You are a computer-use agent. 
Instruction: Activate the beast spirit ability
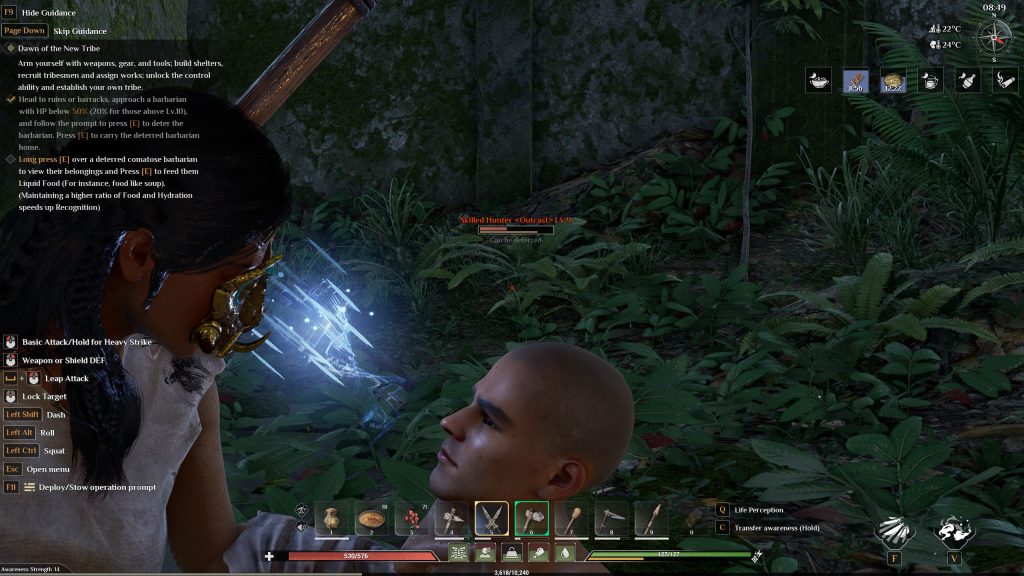tap(953, 532)
